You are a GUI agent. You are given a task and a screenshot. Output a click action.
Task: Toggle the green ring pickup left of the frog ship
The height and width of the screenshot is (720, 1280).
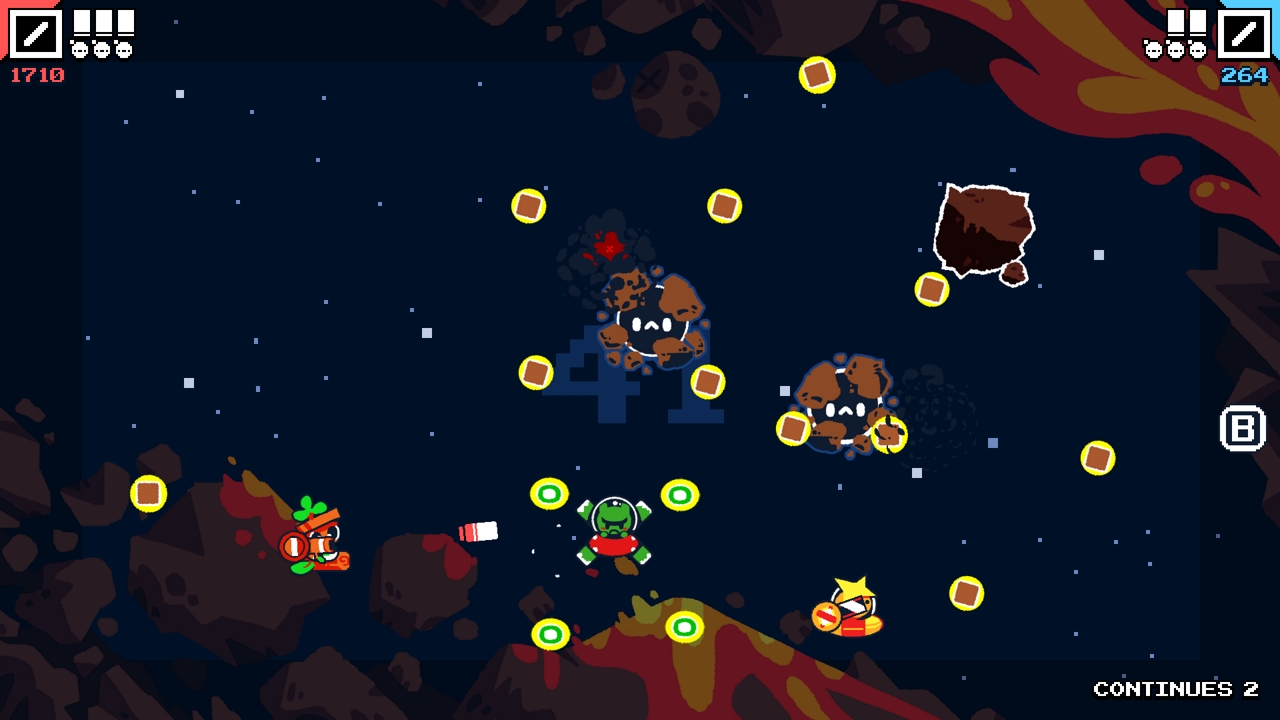point(549,493)
